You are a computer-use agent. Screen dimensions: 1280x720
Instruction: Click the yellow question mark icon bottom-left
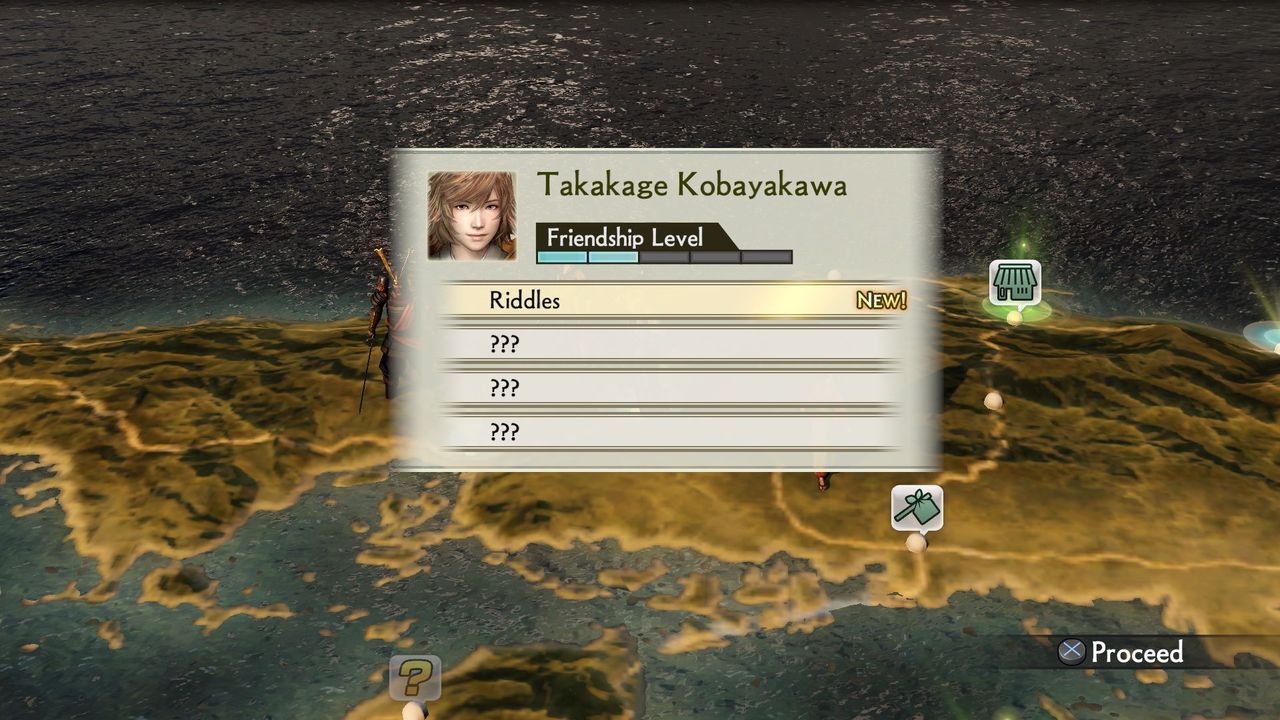tap(414, 677)
